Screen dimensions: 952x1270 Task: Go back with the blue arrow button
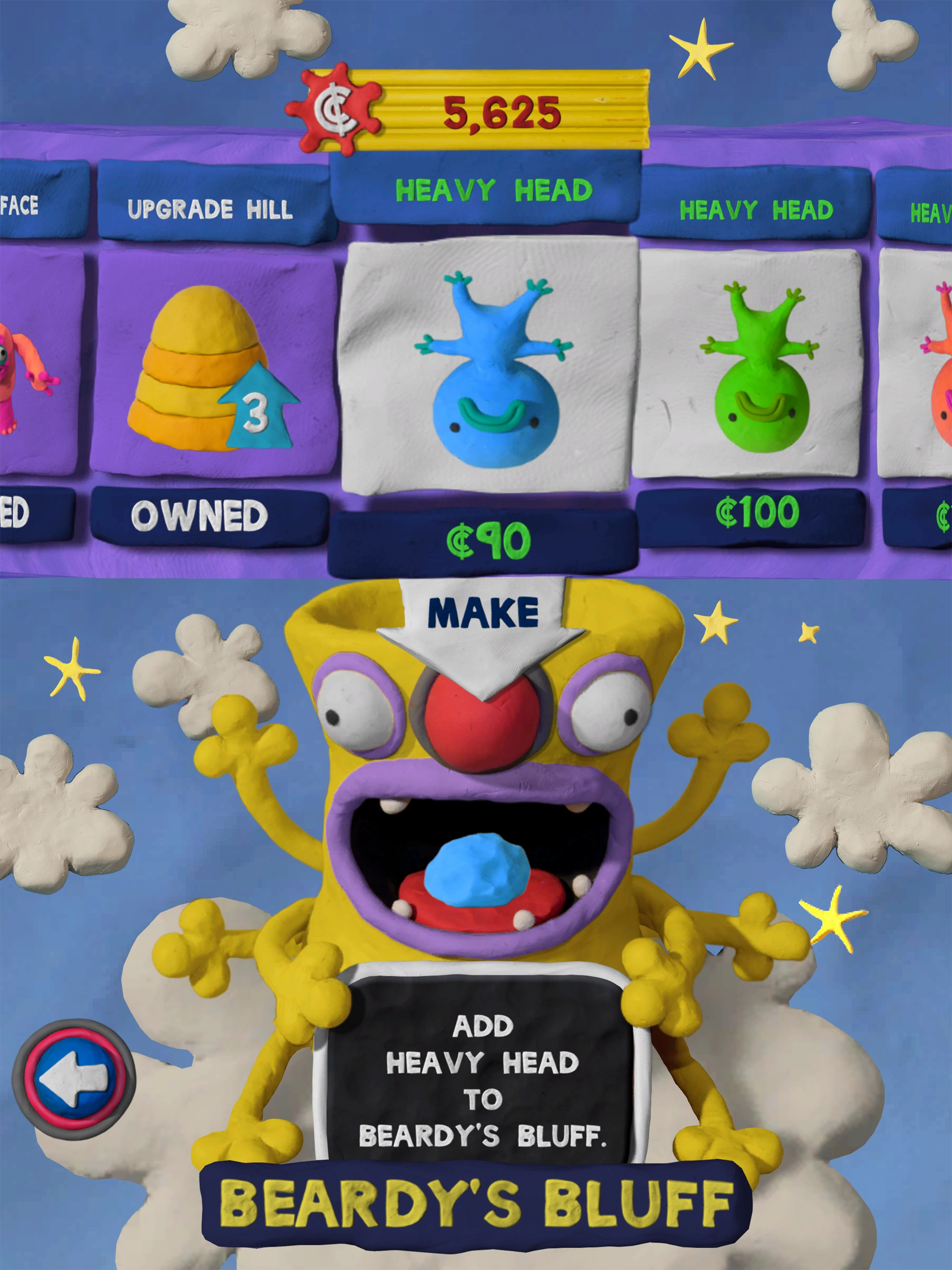[x=74, y=1078]
